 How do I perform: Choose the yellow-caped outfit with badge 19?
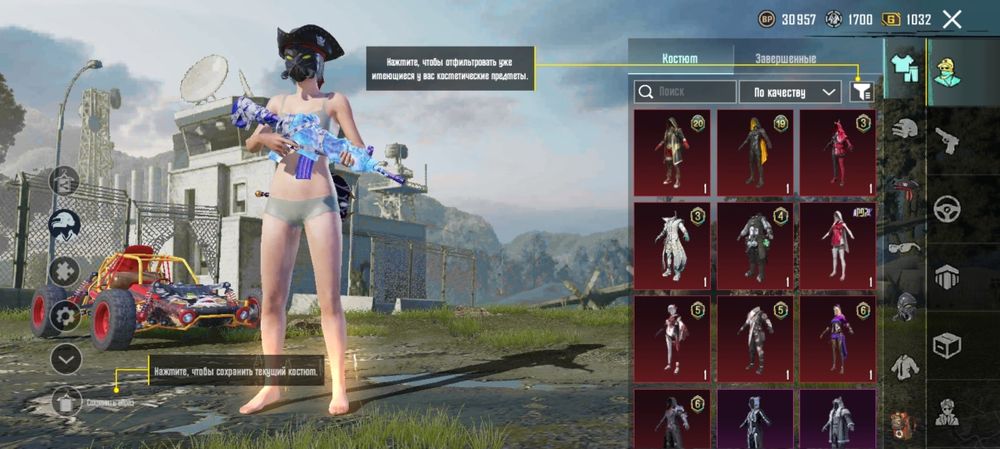tap(755, 152)
